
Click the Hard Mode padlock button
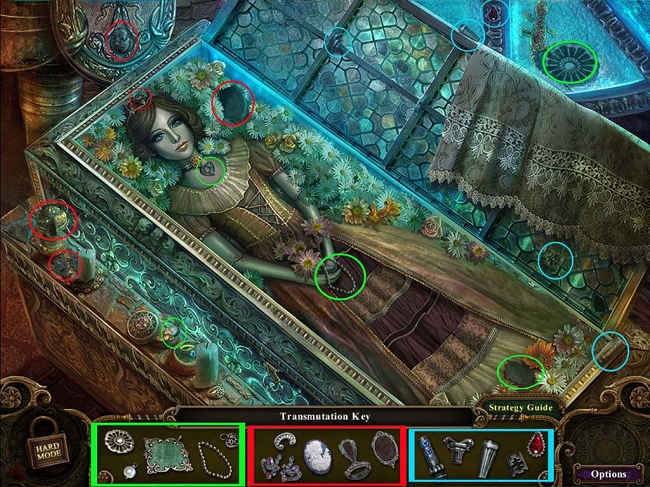[x=44, y=438]
